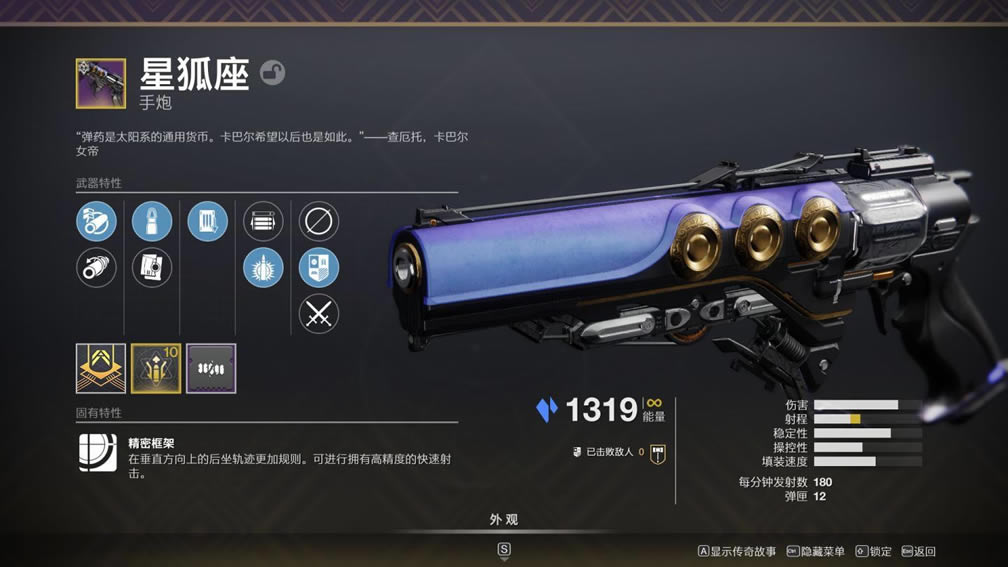The height and width of the screenshot is (567, 1008).
Task: Select the blue shield emblem perk
Action: coord(319,267)
